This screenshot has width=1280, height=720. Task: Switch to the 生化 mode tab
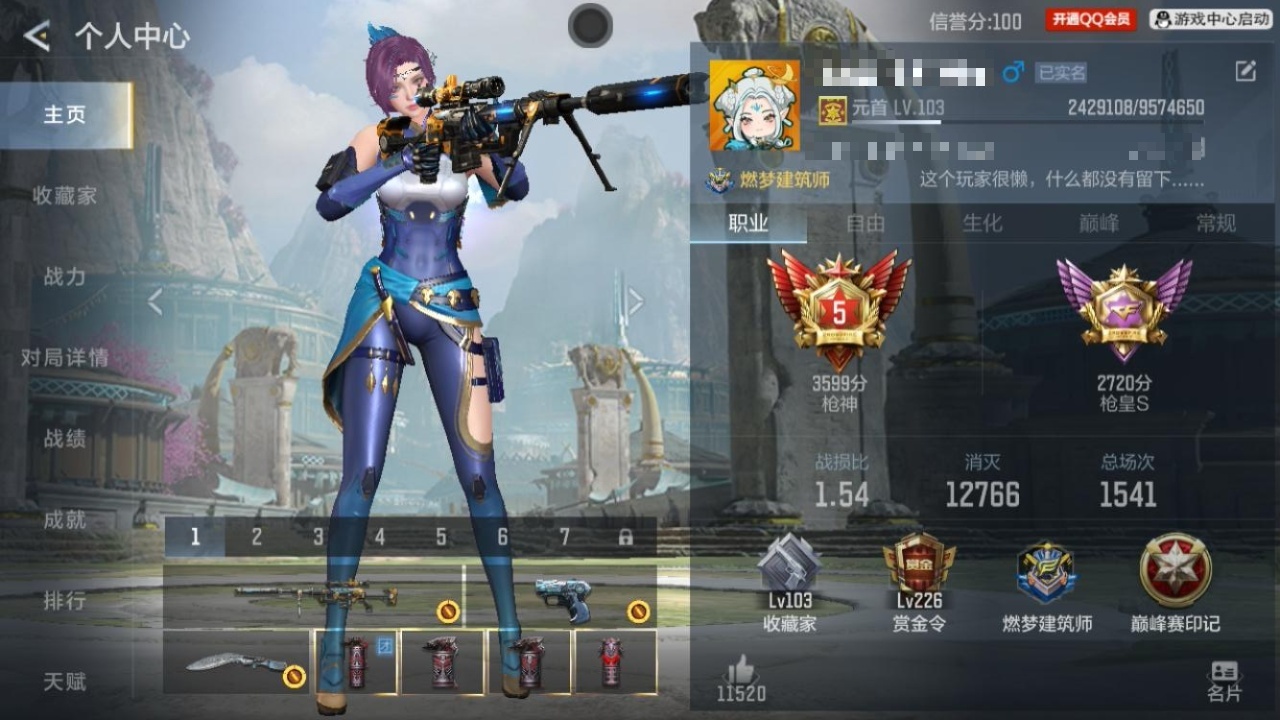point(982,224)
